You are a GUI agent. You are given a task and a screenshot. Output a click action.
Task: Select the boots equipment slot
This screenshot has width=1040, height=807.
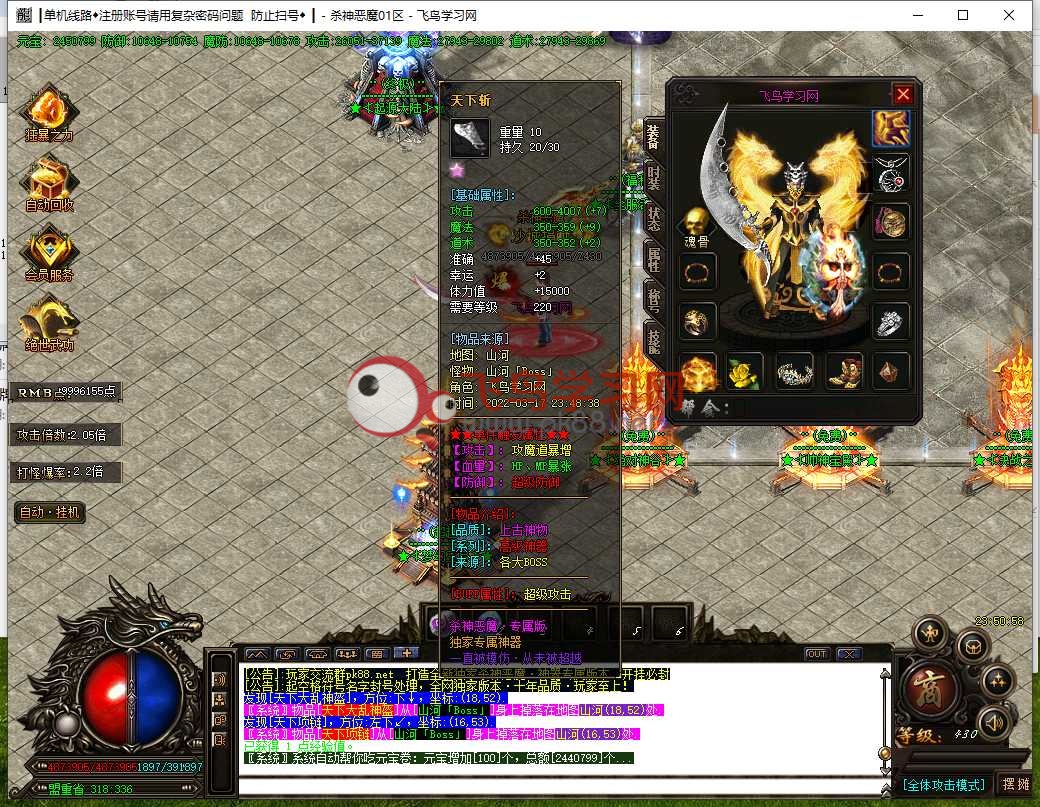[x=842, y=371]
